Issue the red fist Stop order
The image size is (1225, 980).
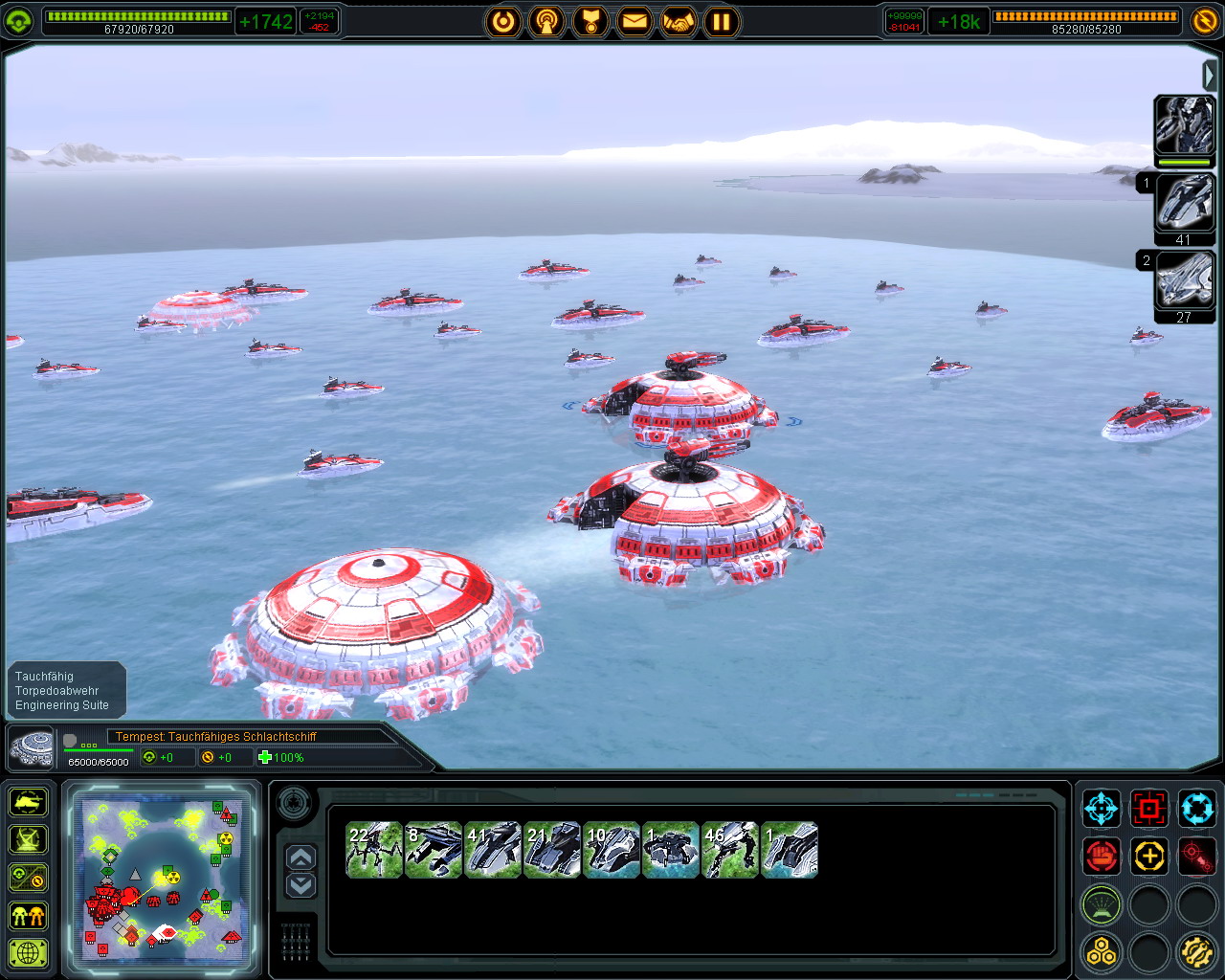1101,856
